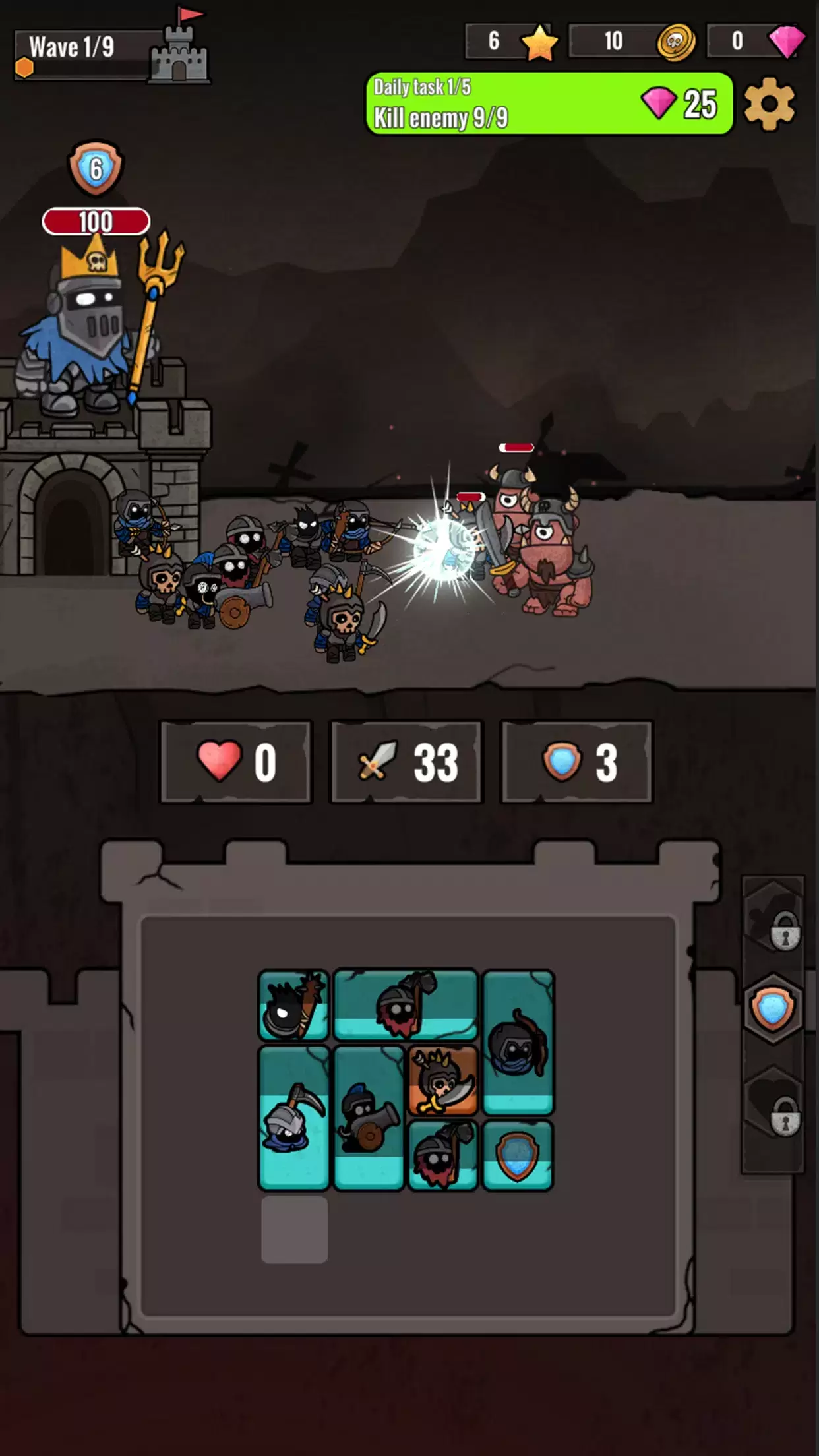819x1456 pixels.
Task: Tap the gold star counter
Action: 512,42
